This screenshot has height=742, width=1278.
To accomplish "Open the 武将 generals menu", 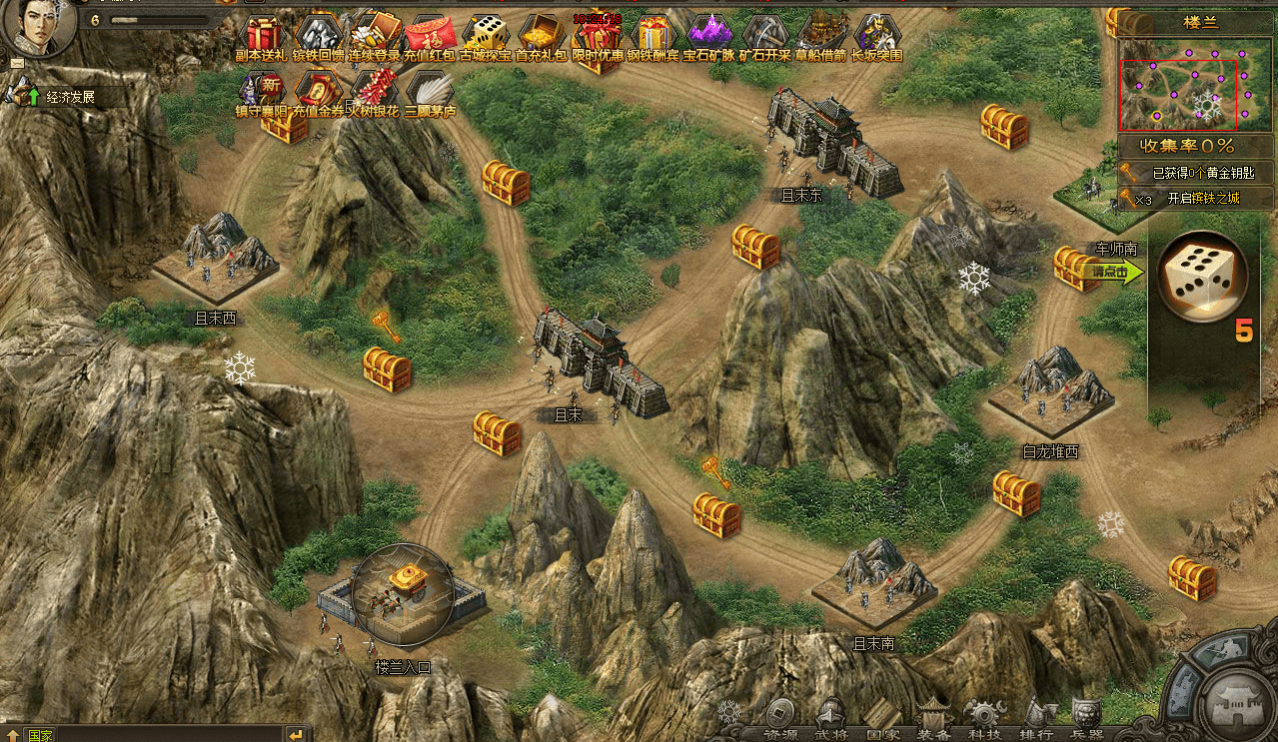I will click(x=832, y=718).
